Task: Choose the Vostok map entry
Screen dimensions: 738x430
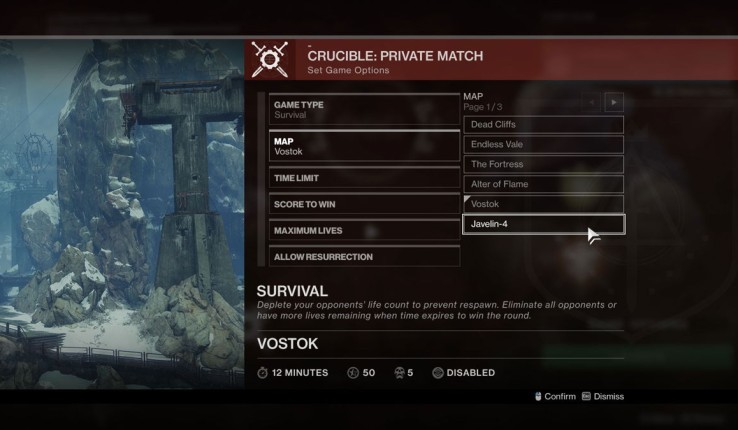Action: [543, 204]
